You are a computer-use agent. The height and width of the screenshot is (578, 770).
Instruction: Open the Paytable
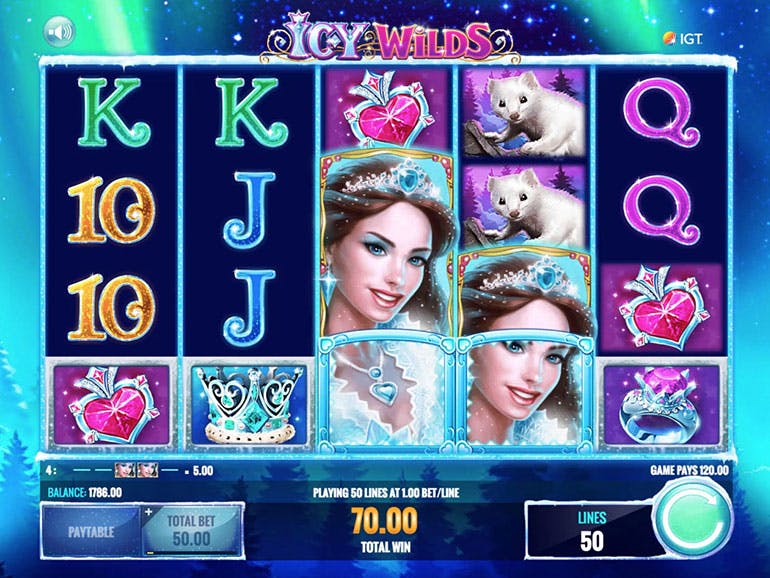point(92,531)
